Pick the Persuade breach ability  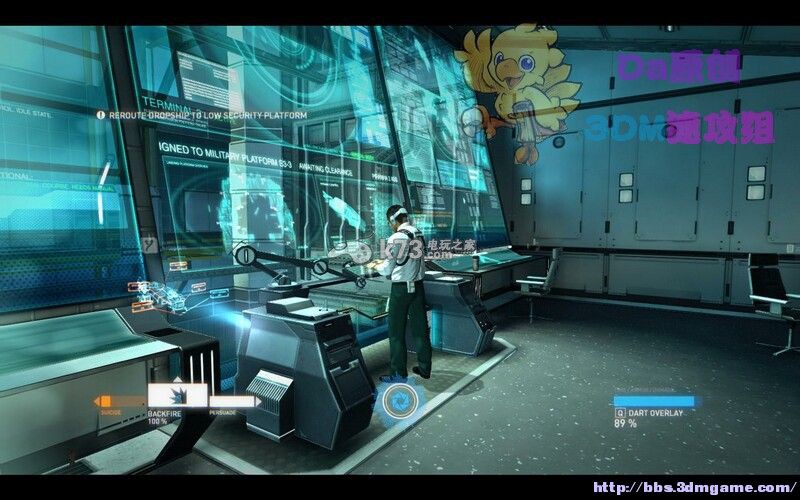point(232,402)
